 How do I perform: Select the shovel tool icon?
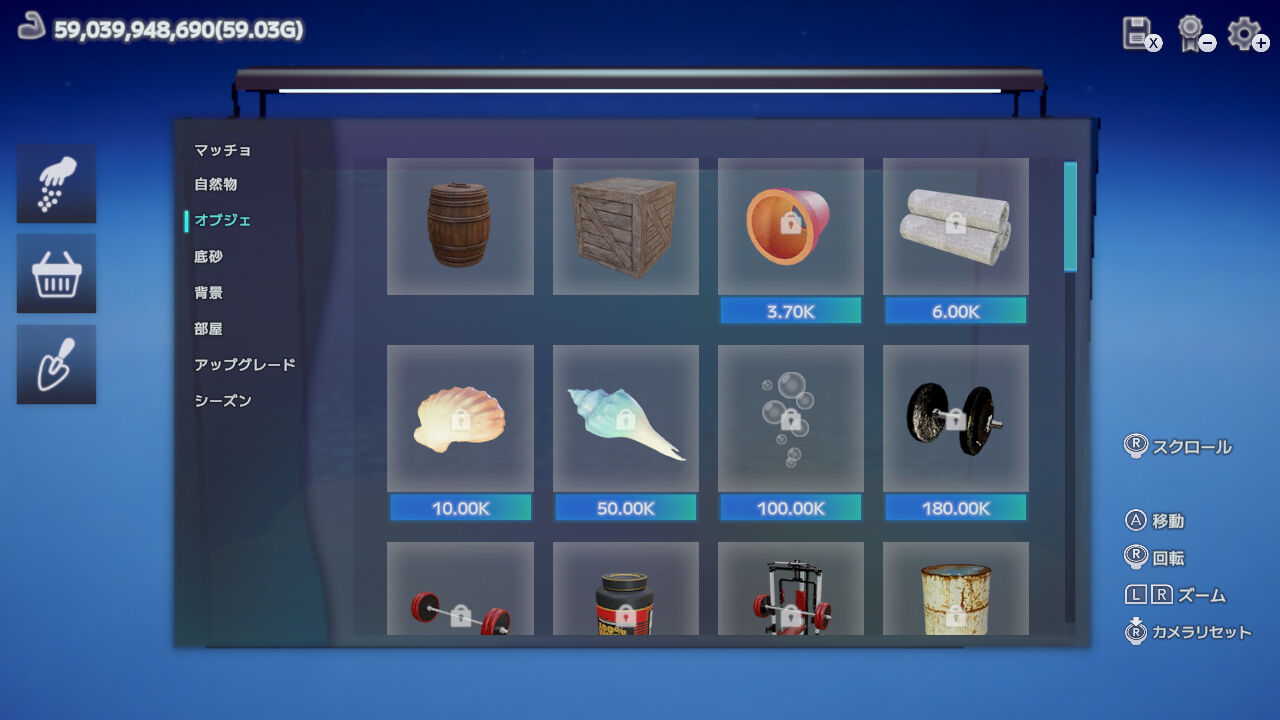pyautogui.click(x=56, y=363)
